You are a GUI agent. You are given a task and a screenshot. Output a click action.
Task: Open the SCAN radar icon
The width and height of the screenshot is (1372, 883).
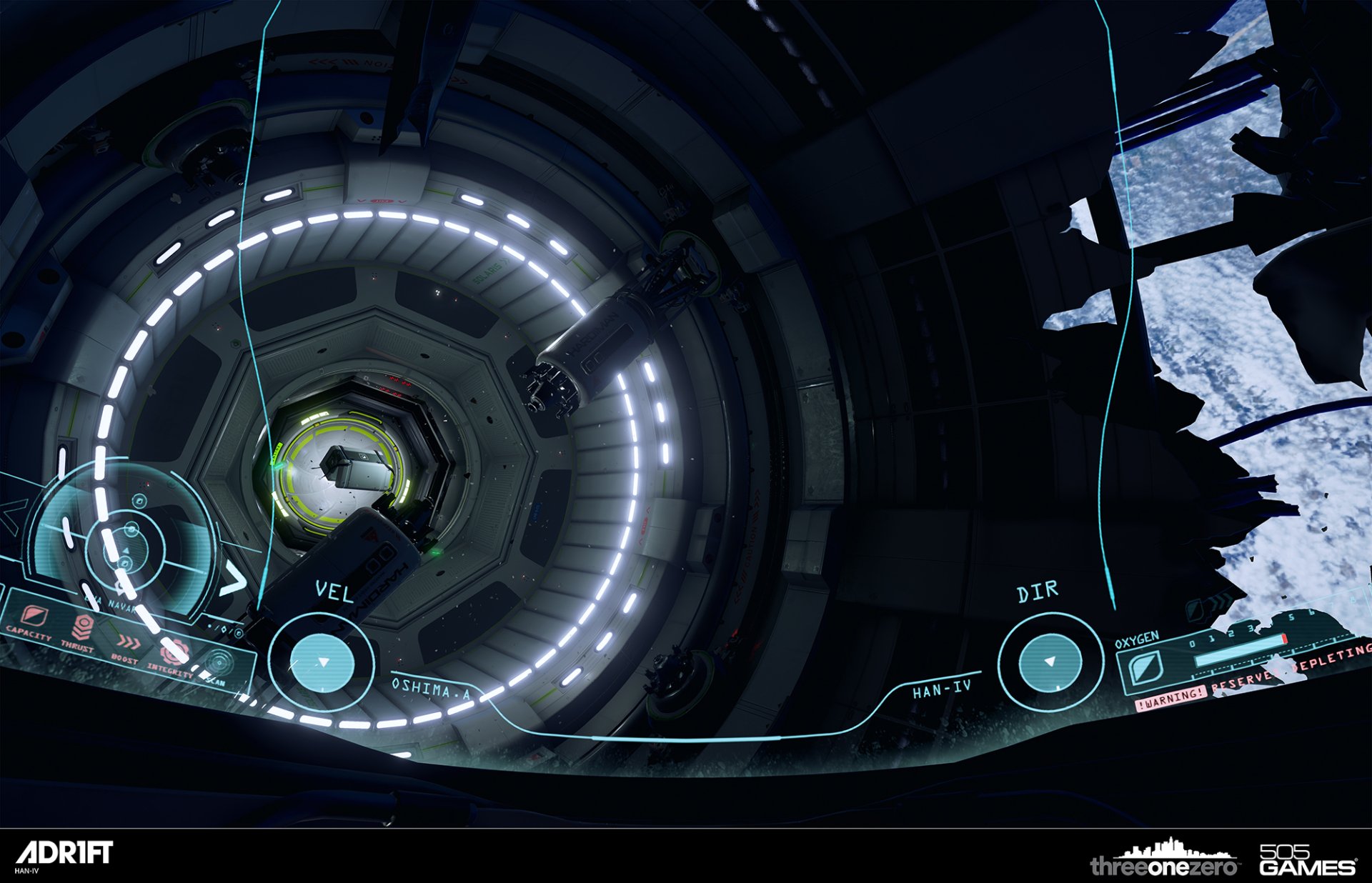(219, 662)
